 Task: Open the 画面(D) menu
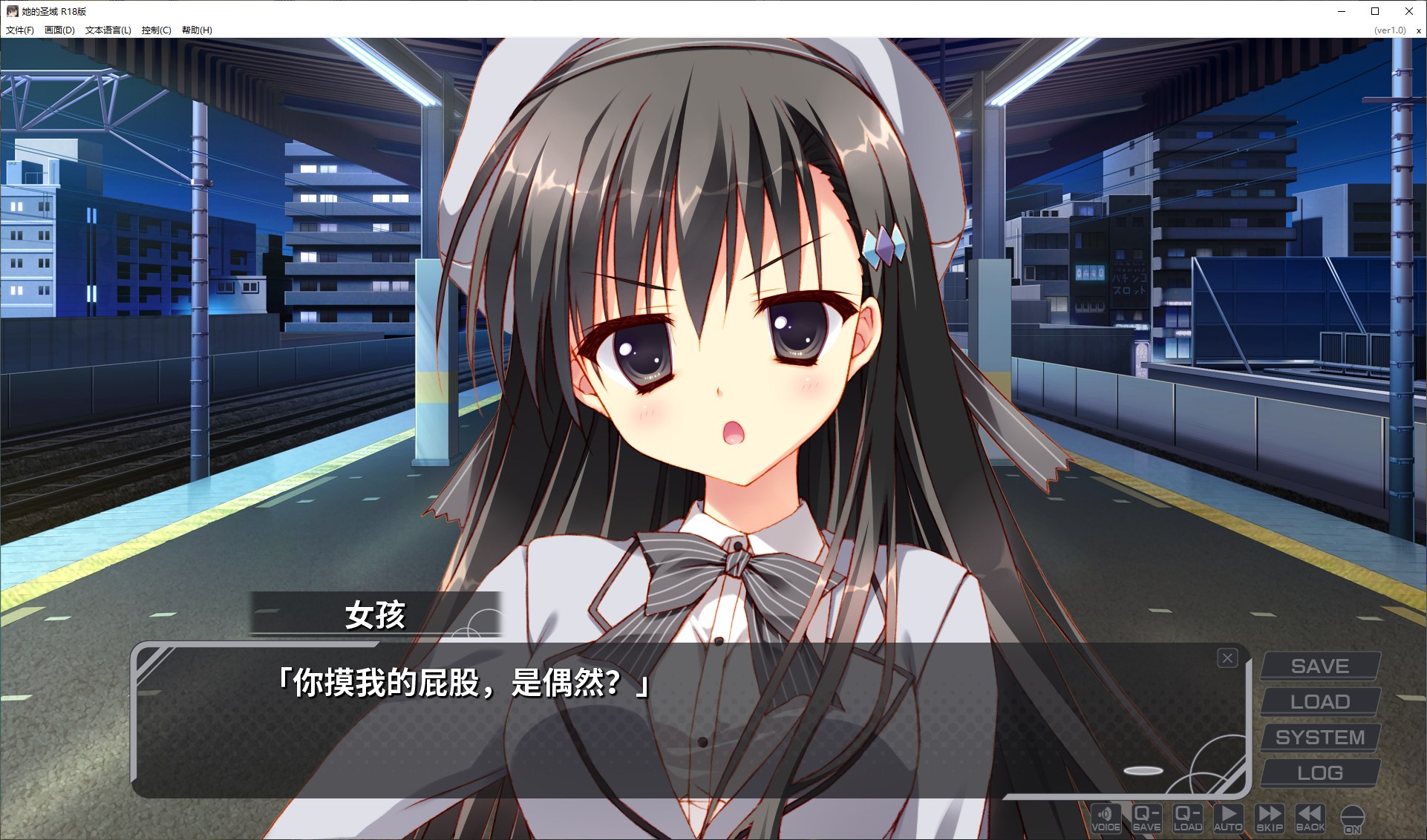pos(59,30)
